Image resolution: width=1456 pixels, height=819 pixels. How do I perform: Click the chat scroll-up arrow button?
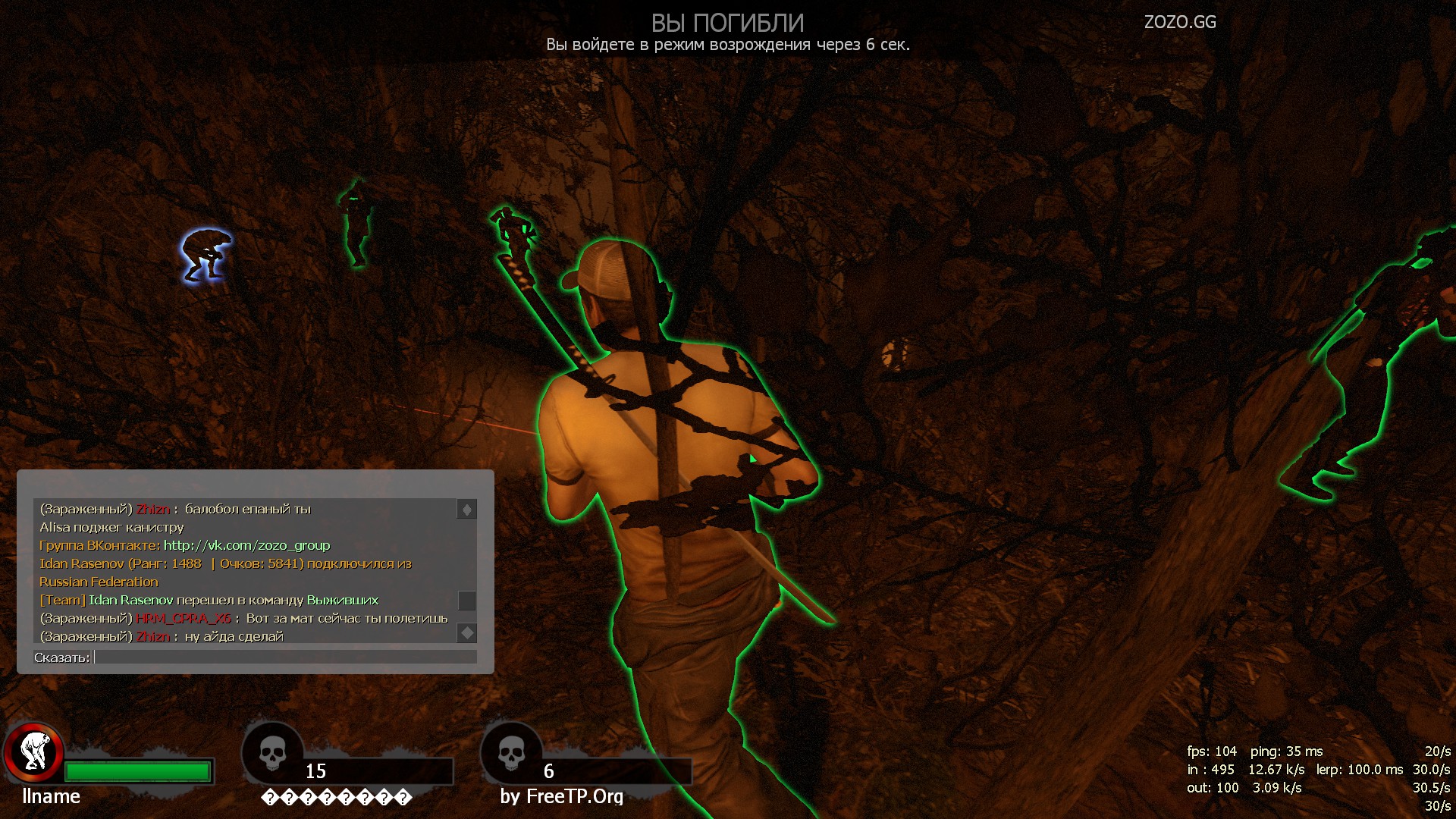click(x=466, y=510)
